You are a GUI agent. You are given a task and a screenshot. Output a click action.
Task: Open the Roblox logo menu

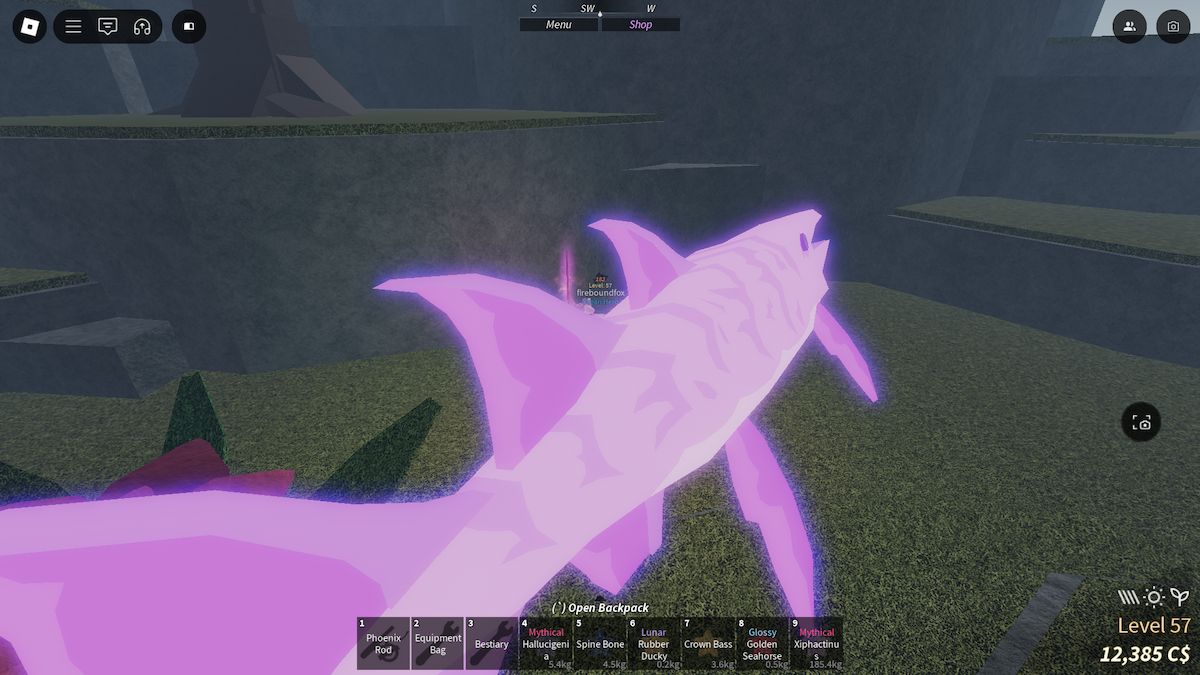[x=29, y=26]
